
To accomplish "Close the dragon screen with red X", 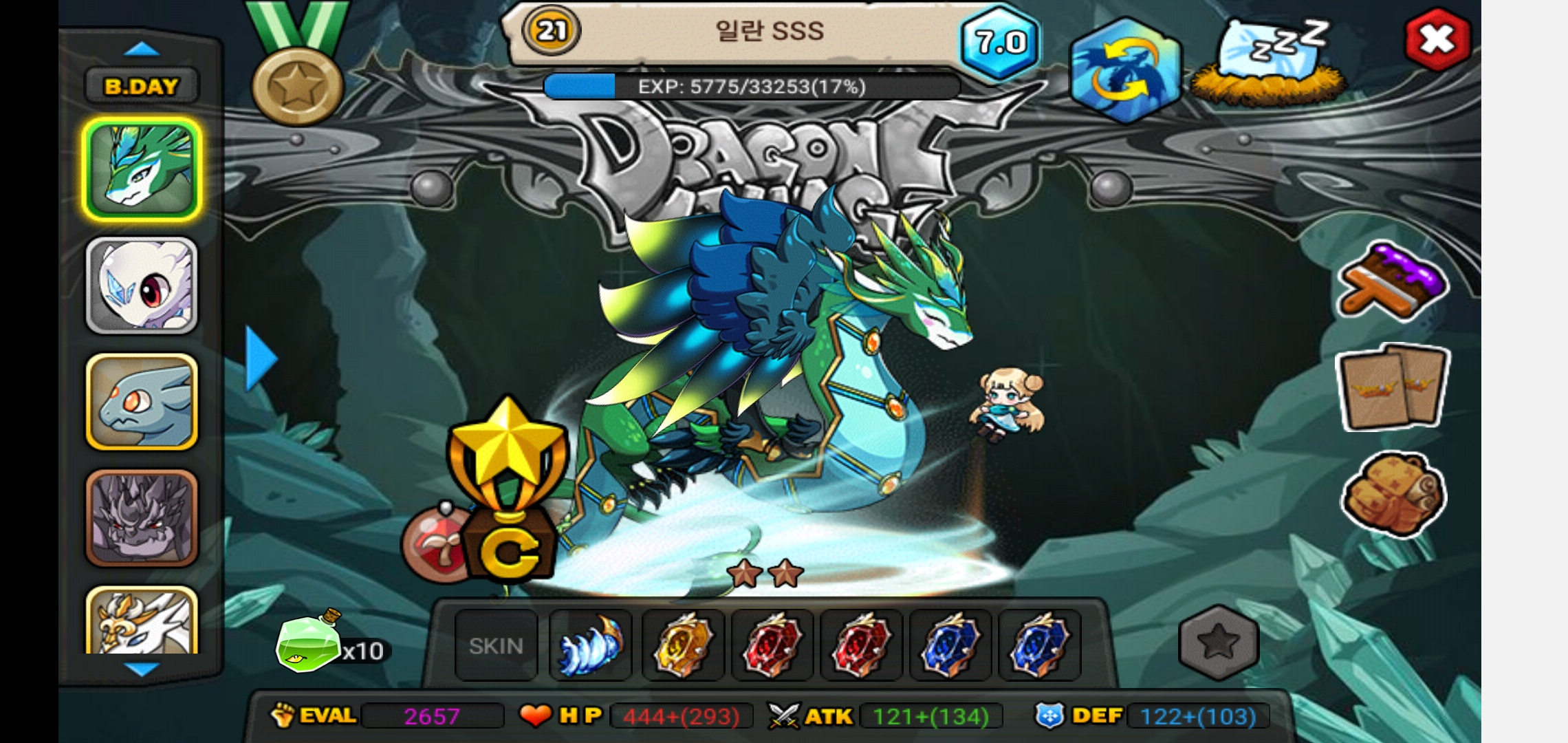I will point(1437,39).
